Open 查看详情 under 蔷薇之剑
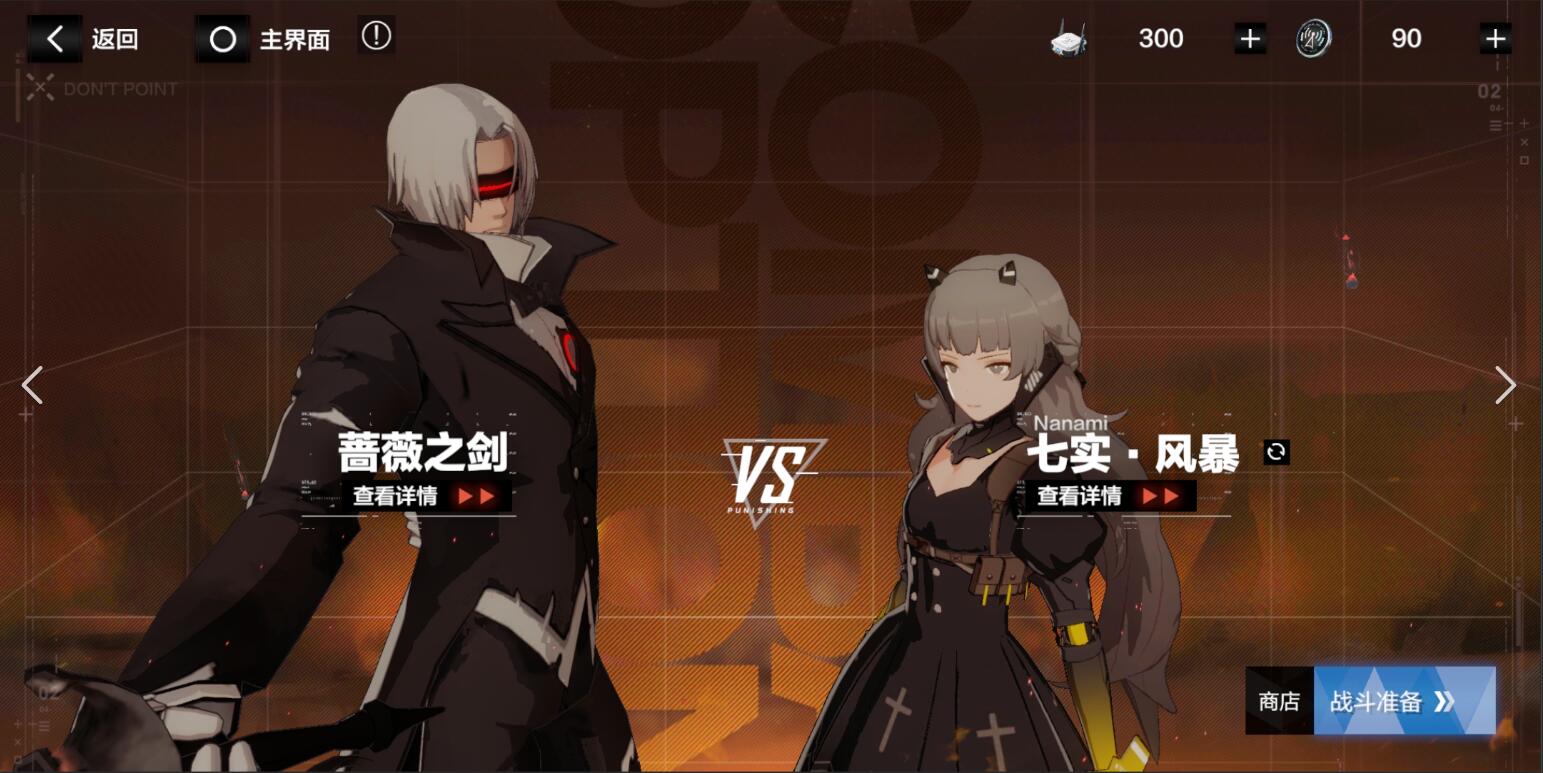 [x=410, y=494]
